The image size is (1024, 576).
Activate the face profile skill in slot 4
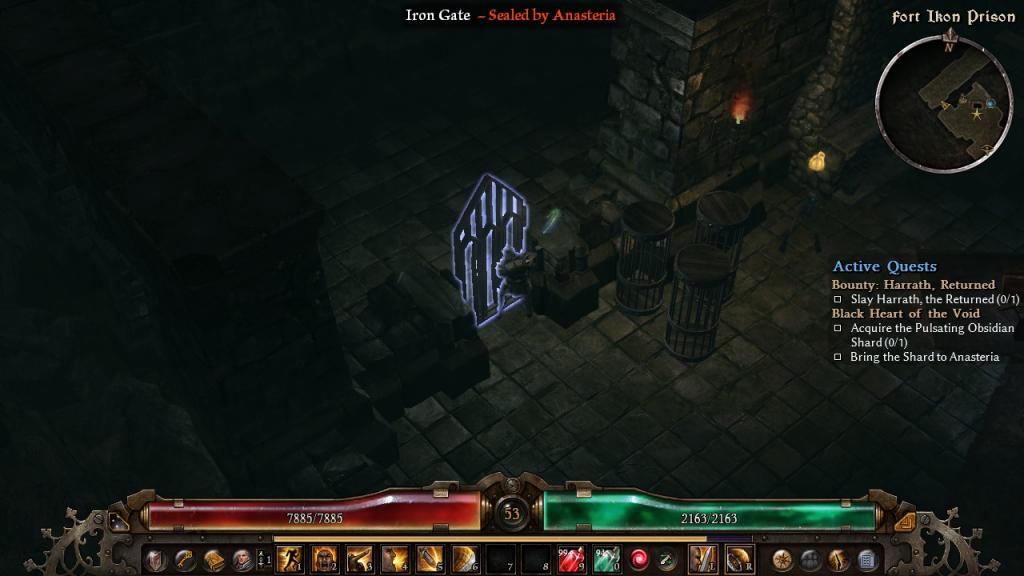coord(395,559)
